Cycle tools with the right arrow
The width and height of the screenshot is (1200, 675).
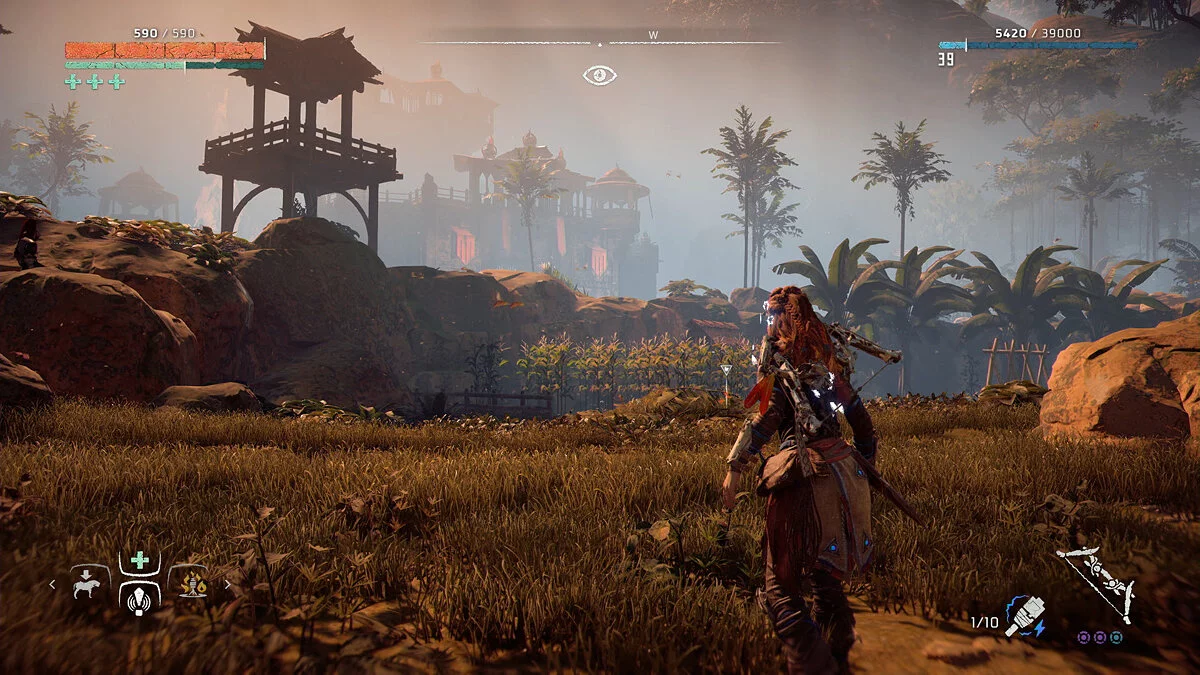tap(227, 585)
